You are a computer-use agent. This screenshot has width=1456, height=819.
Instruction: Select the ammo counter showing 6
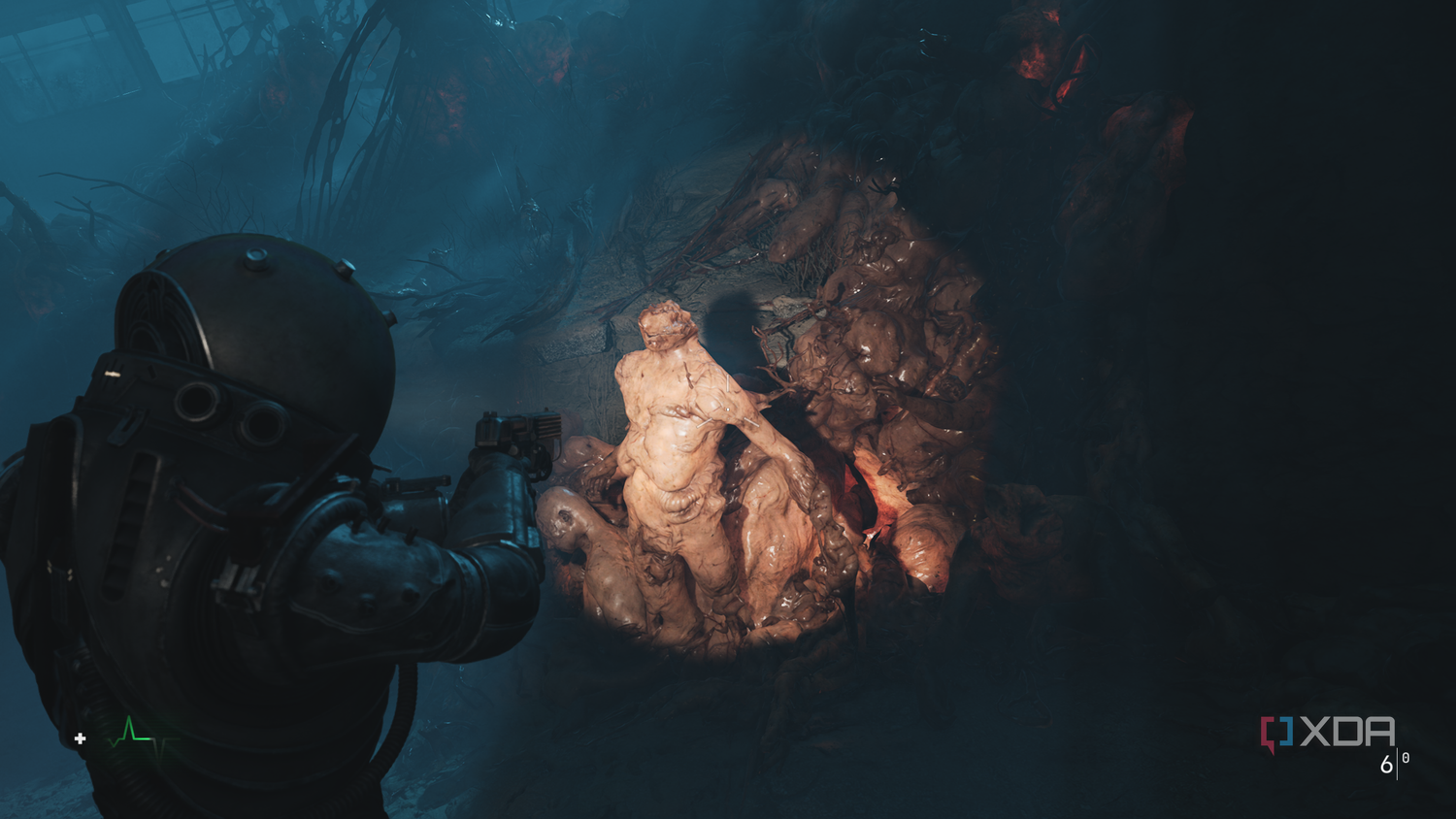coord(1386,764)
